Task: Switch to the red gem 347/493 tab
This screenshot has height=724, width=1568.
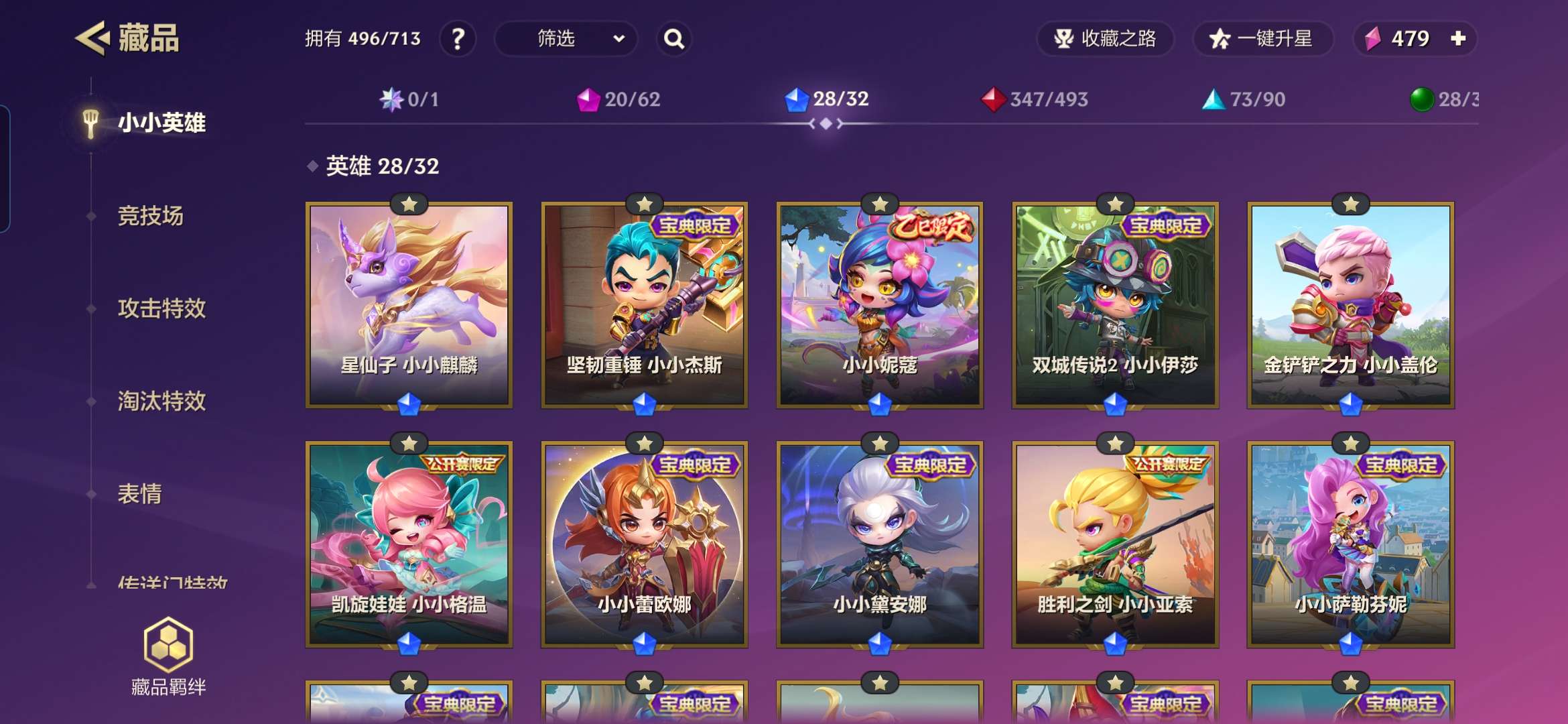Action: 1034,100
